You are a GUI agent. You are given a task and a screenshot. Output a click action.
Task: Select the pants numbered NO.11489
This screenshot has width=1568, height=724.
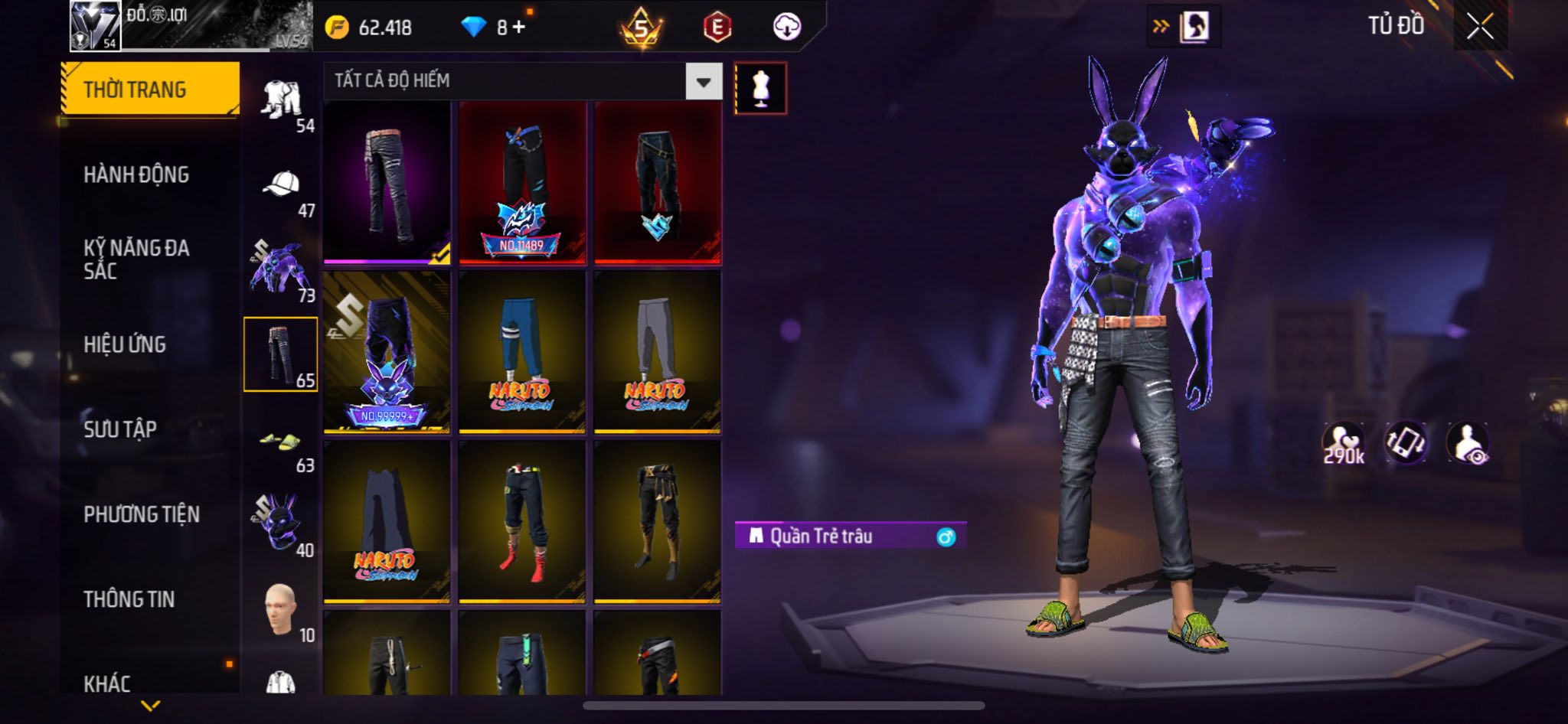(x=522, y=184)
